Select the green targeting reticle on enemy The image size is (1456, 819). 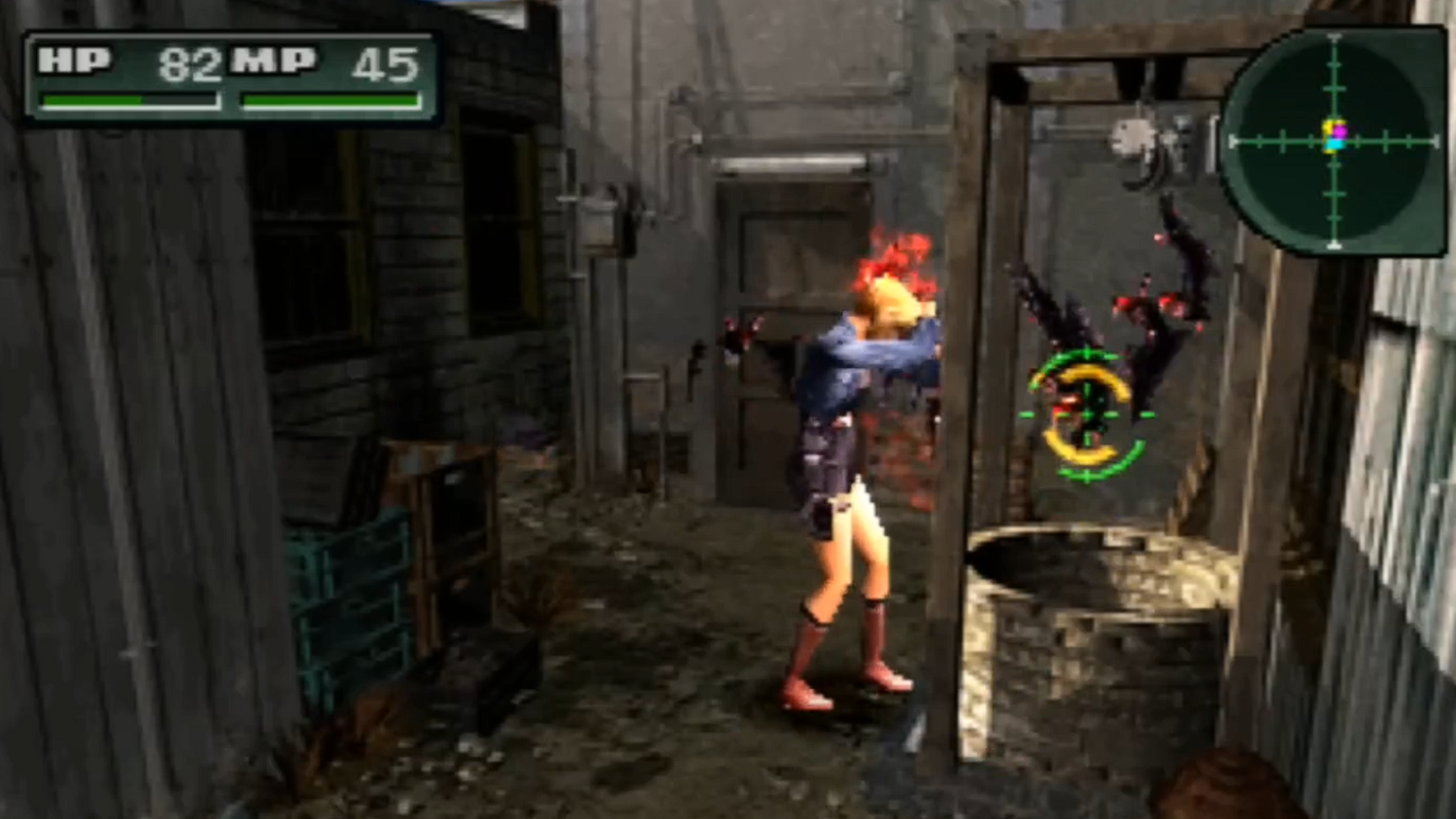[x=1090, y=417]
